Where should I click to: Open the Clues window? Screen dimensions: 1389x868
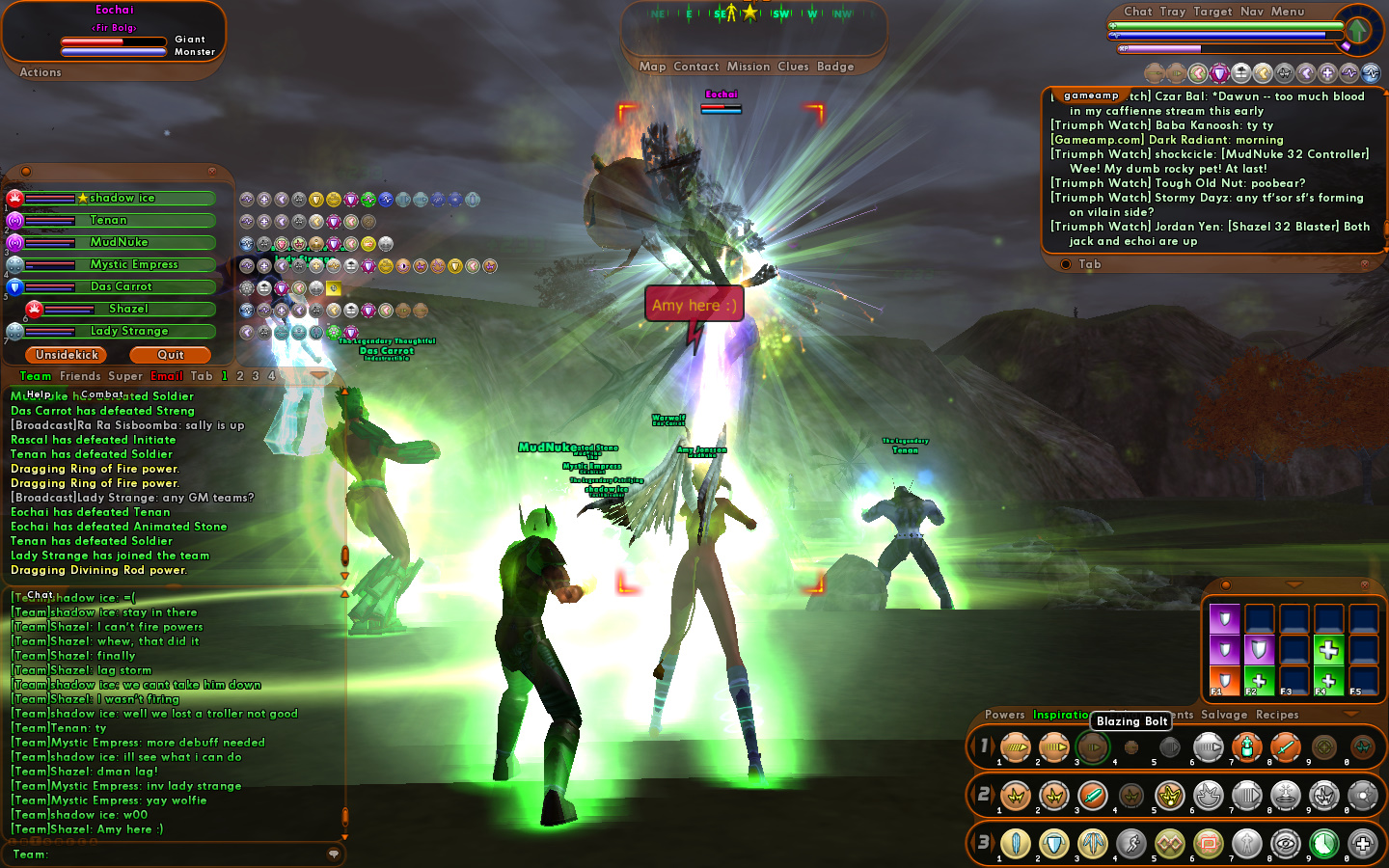(793, 67)
